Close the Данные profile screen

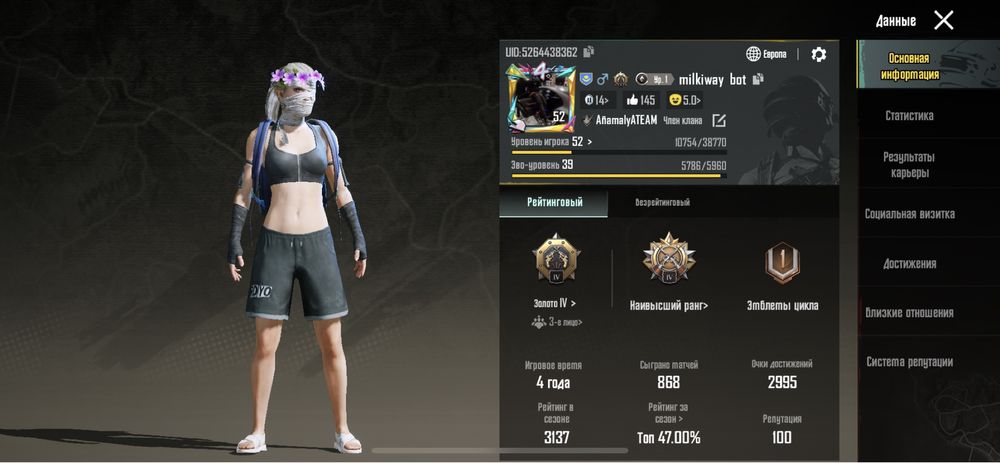(943, 20)
